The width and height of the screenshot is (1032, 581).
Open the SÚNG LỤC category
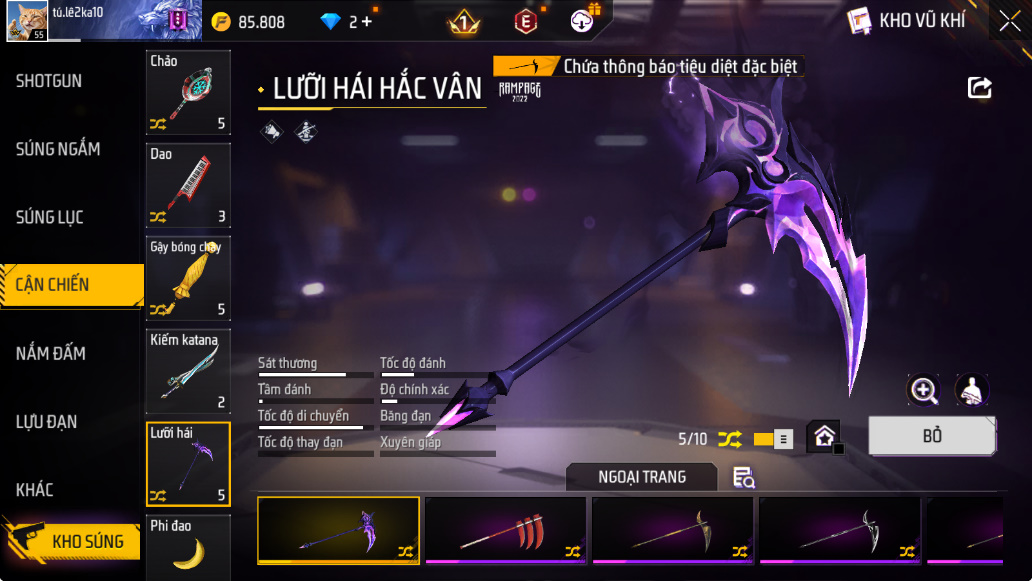click(50, 217)
